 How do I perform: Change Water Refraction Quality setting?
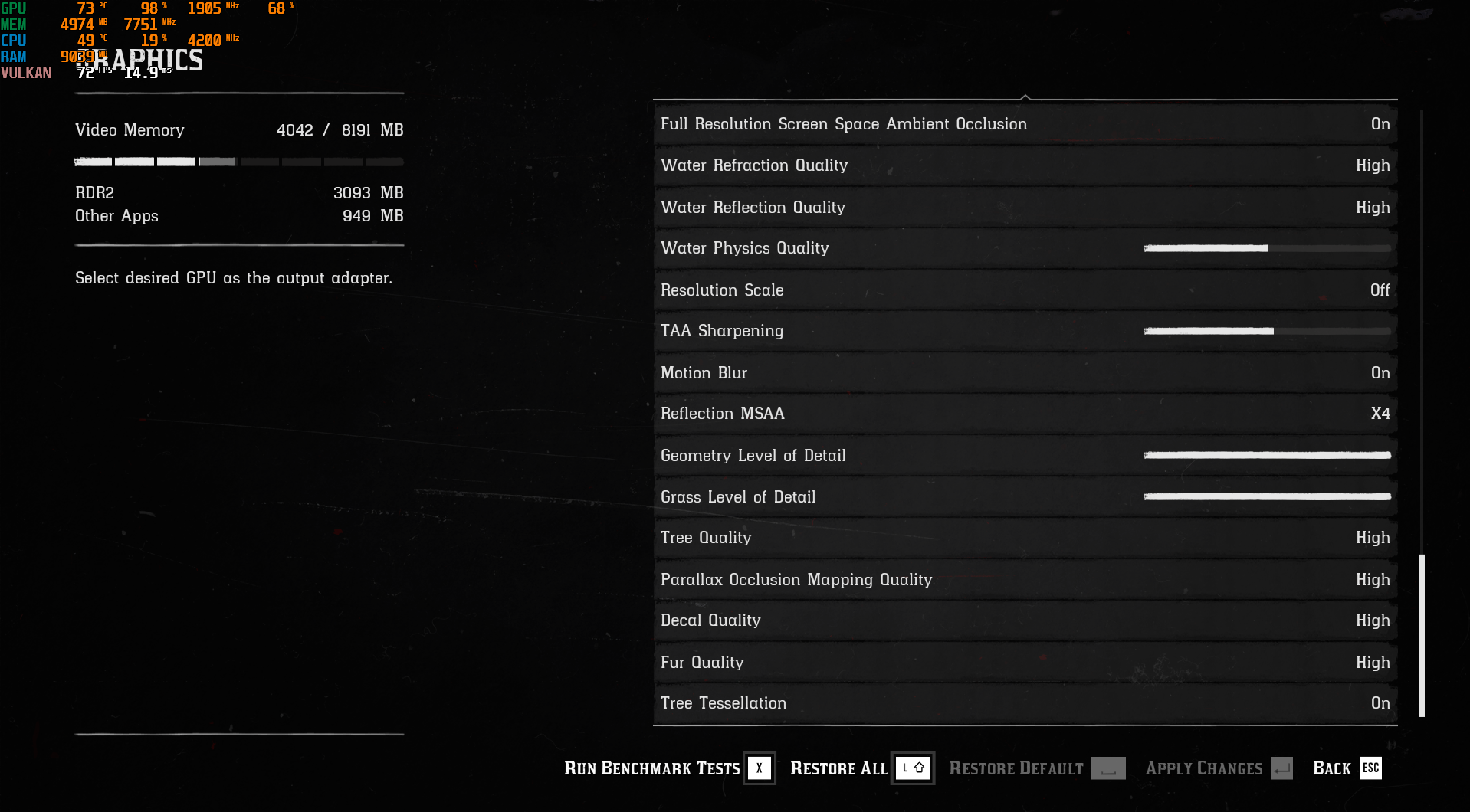click(1025, 165)
